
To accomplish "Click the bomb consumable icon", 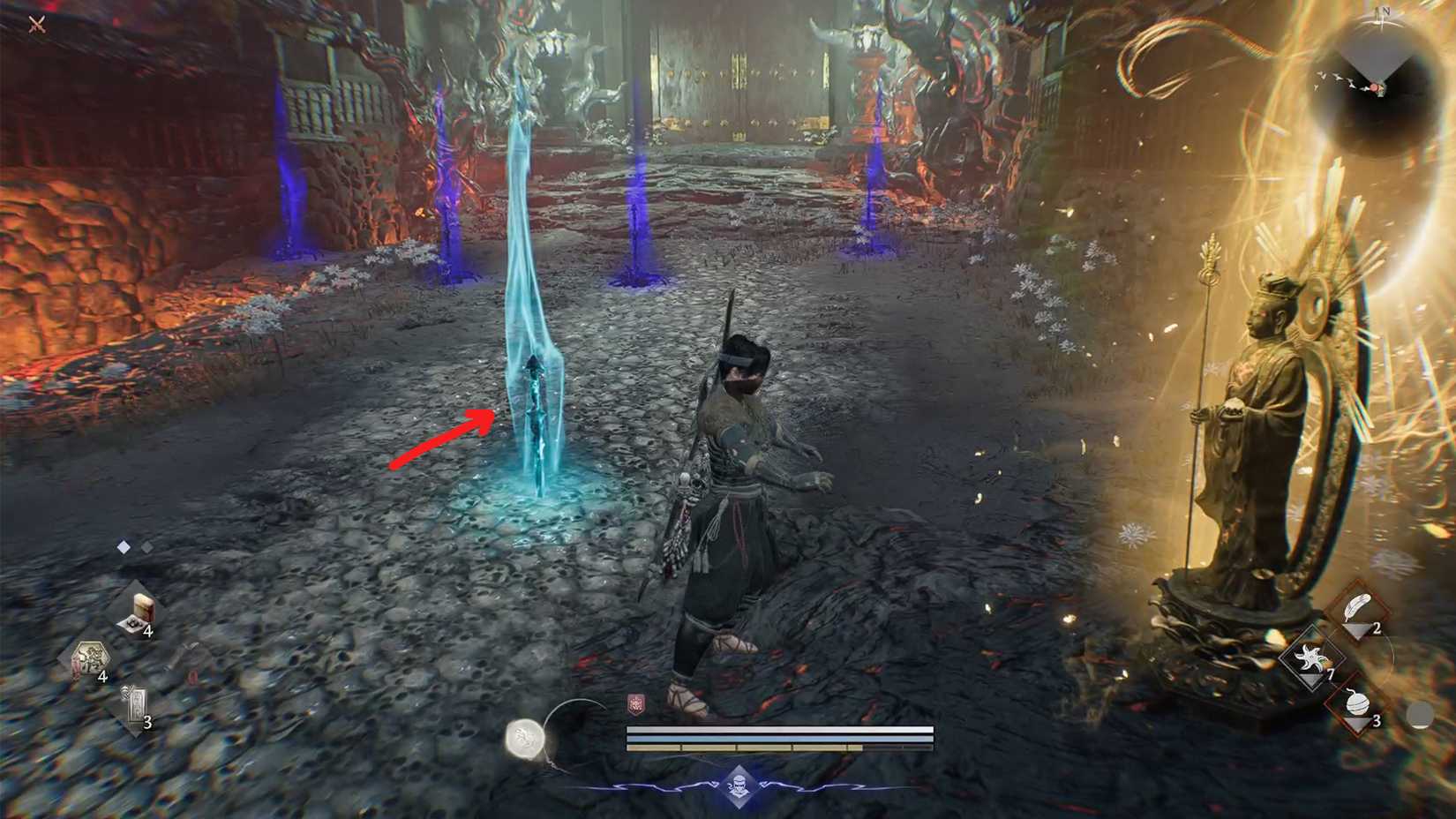I will click(1358, 703).
